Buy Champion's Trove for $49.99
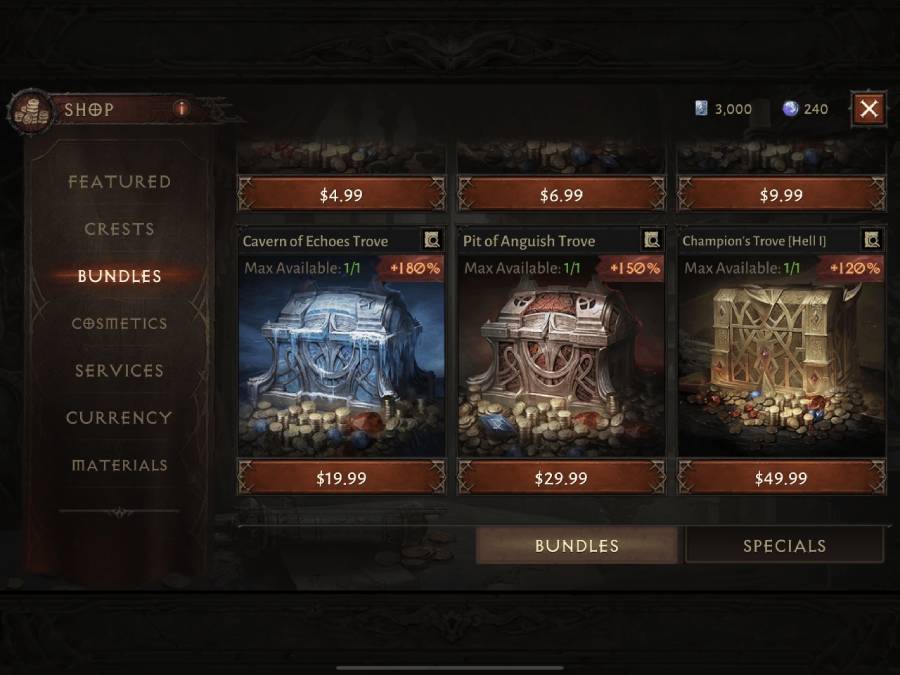900x675 pixels. pyautogui.click(x=781, y=478)
